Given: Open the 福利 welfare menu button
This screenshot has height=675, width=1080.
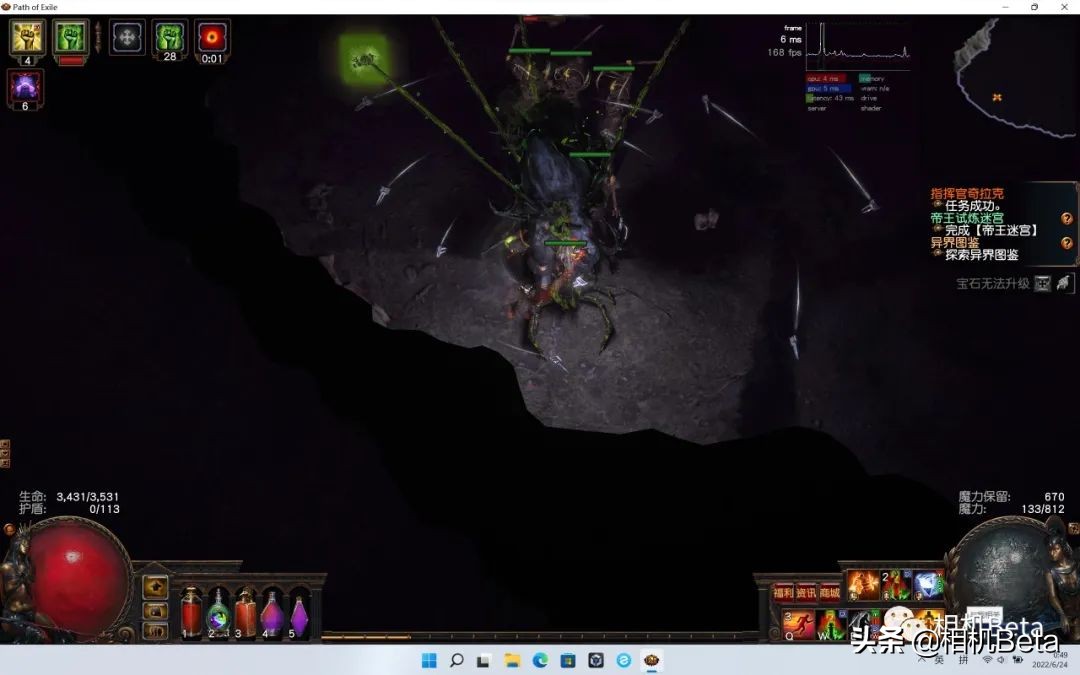Looking at the screenshot, I should tap(783, 593).
